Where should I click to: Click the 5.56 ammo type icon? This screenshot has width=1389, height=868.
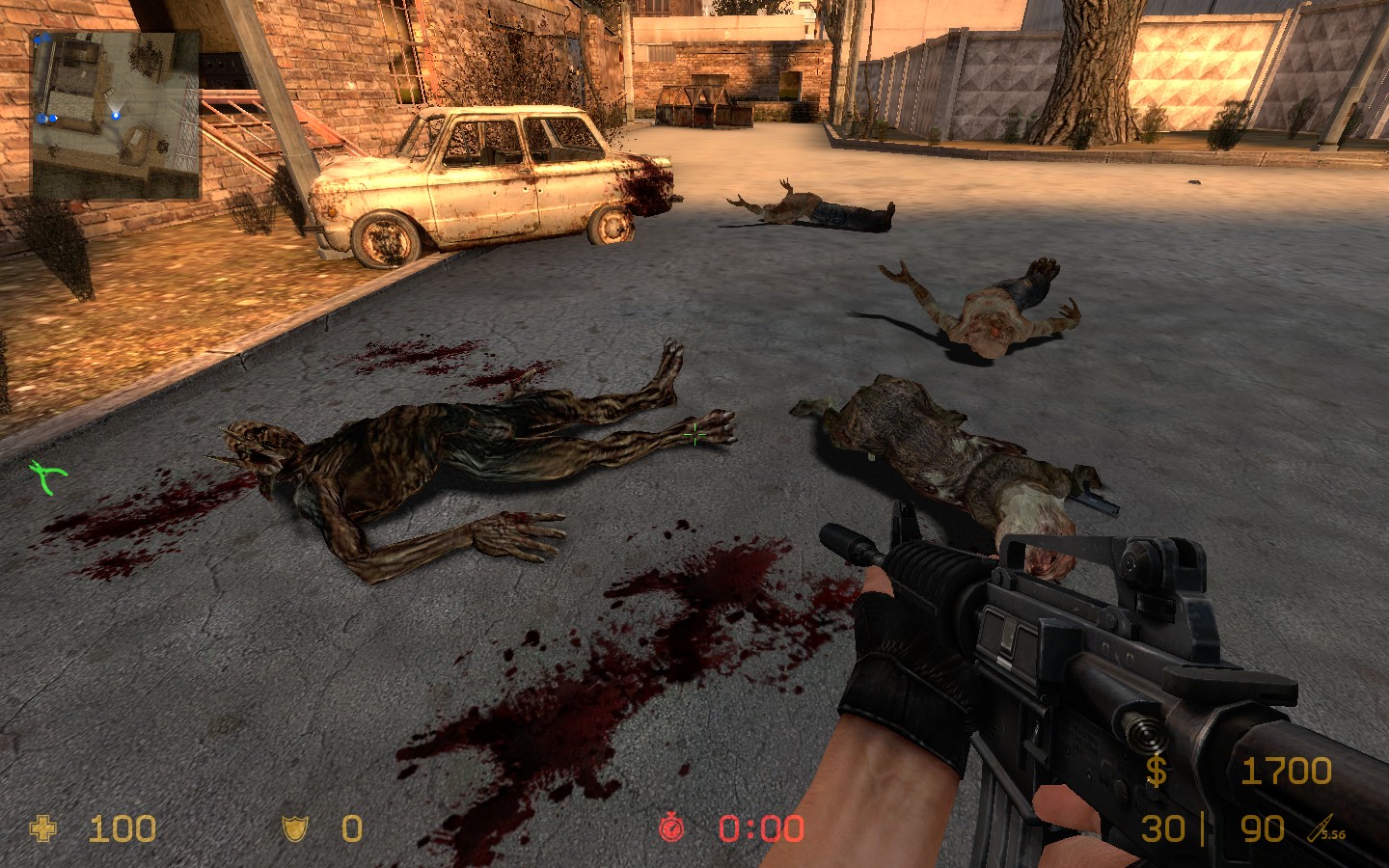click(1326, 828)
